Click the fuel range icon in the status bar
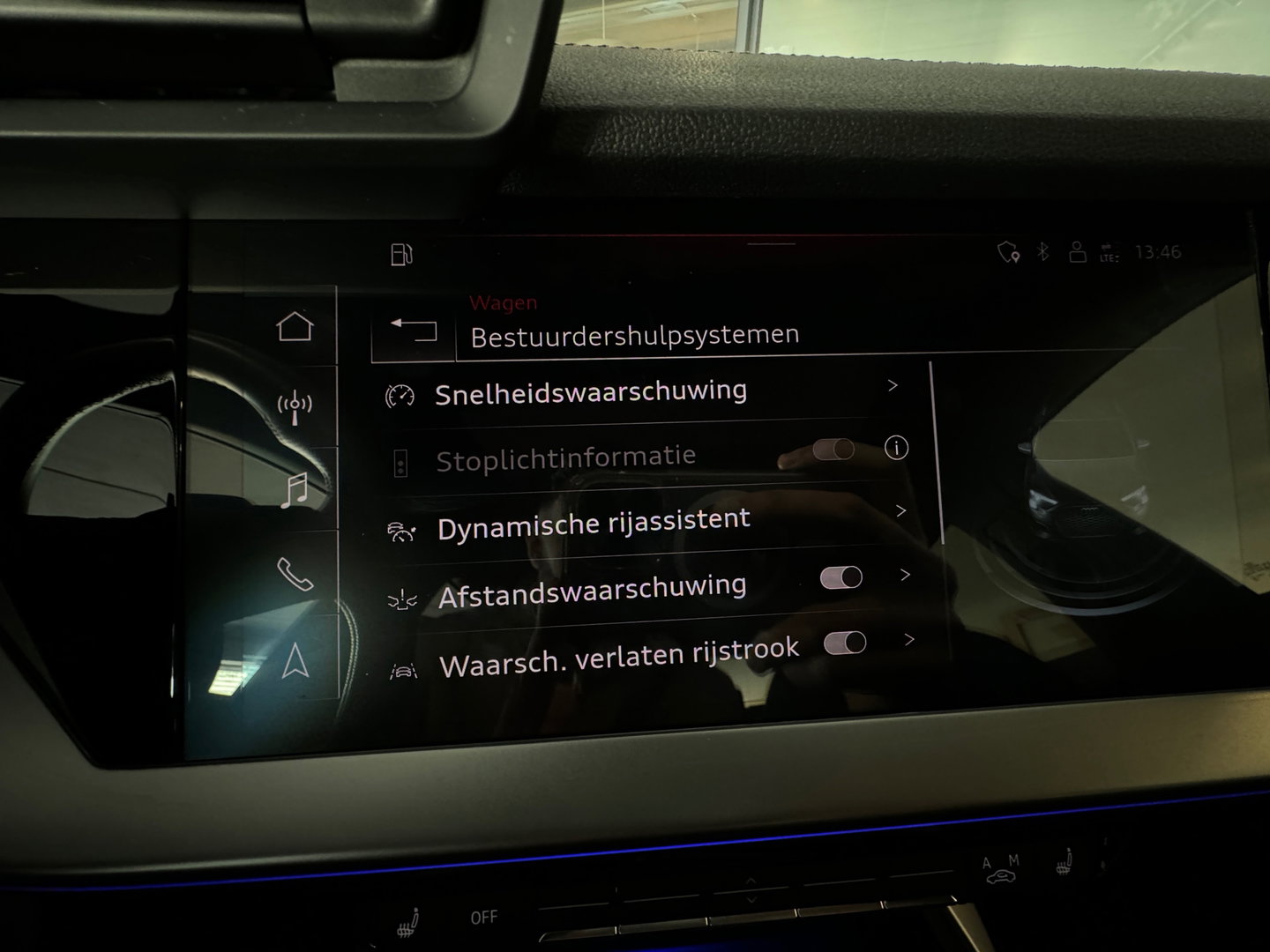The width and height of the screenshot is (1270, 952). coord(401,254)
